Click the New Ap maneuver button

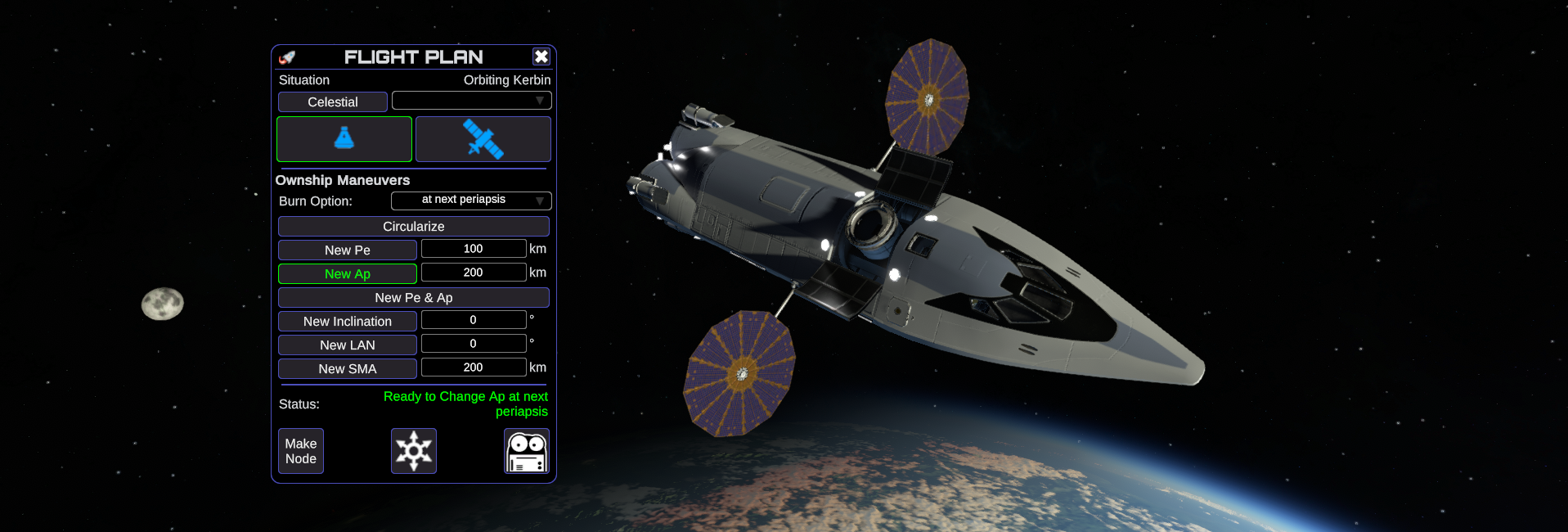(347, 274)
